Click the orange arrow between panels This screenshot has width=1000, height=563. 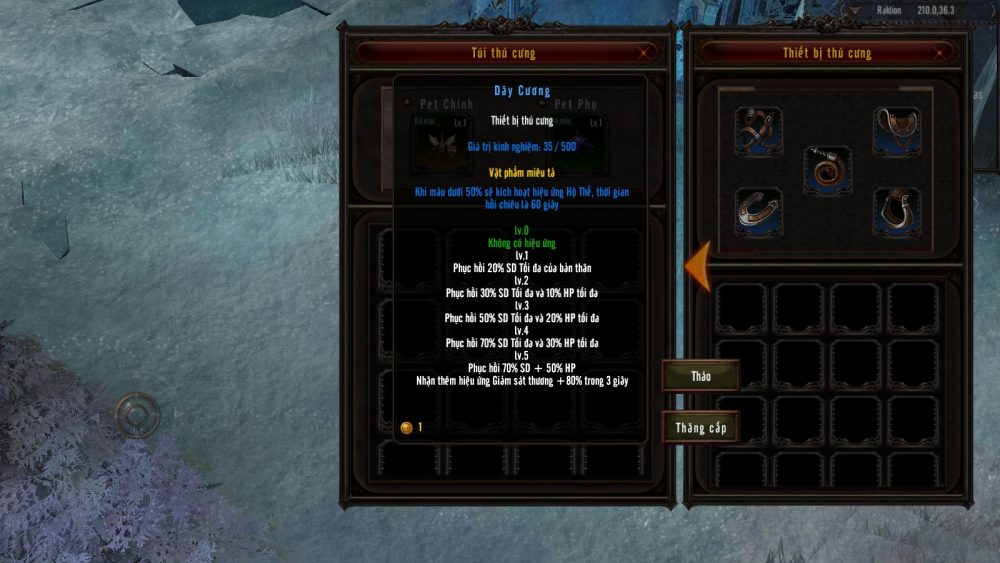697,264
